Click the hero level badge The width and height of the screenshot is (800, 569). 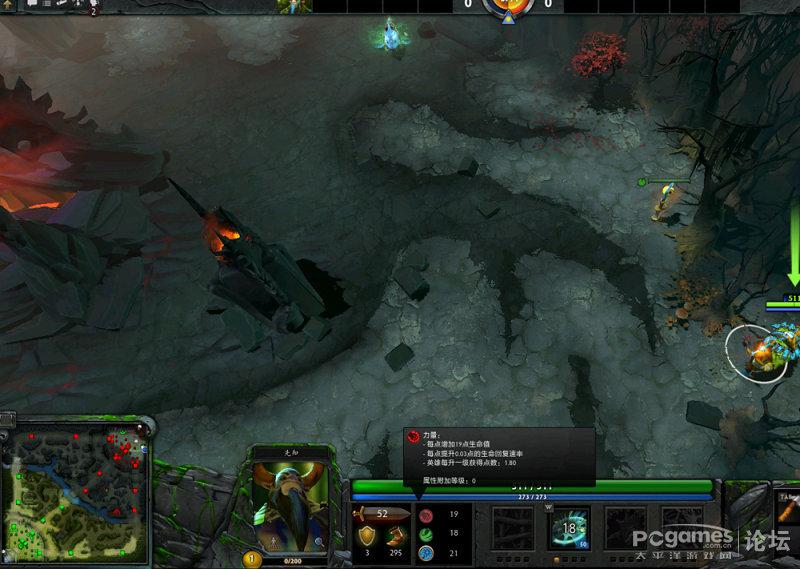click(x=253, y=560)
